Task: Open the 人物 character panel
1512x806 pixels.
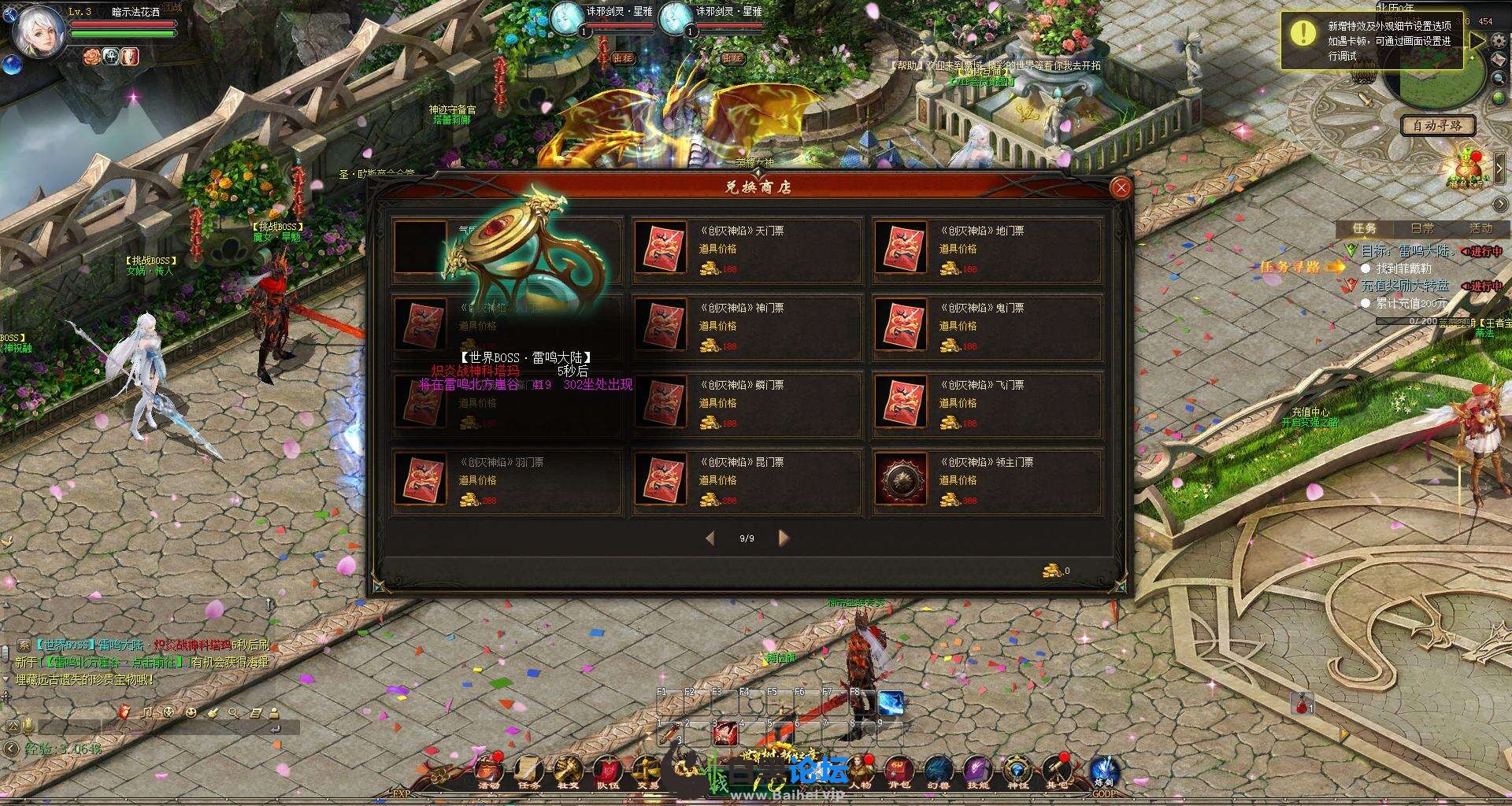Action: (859, 771)
